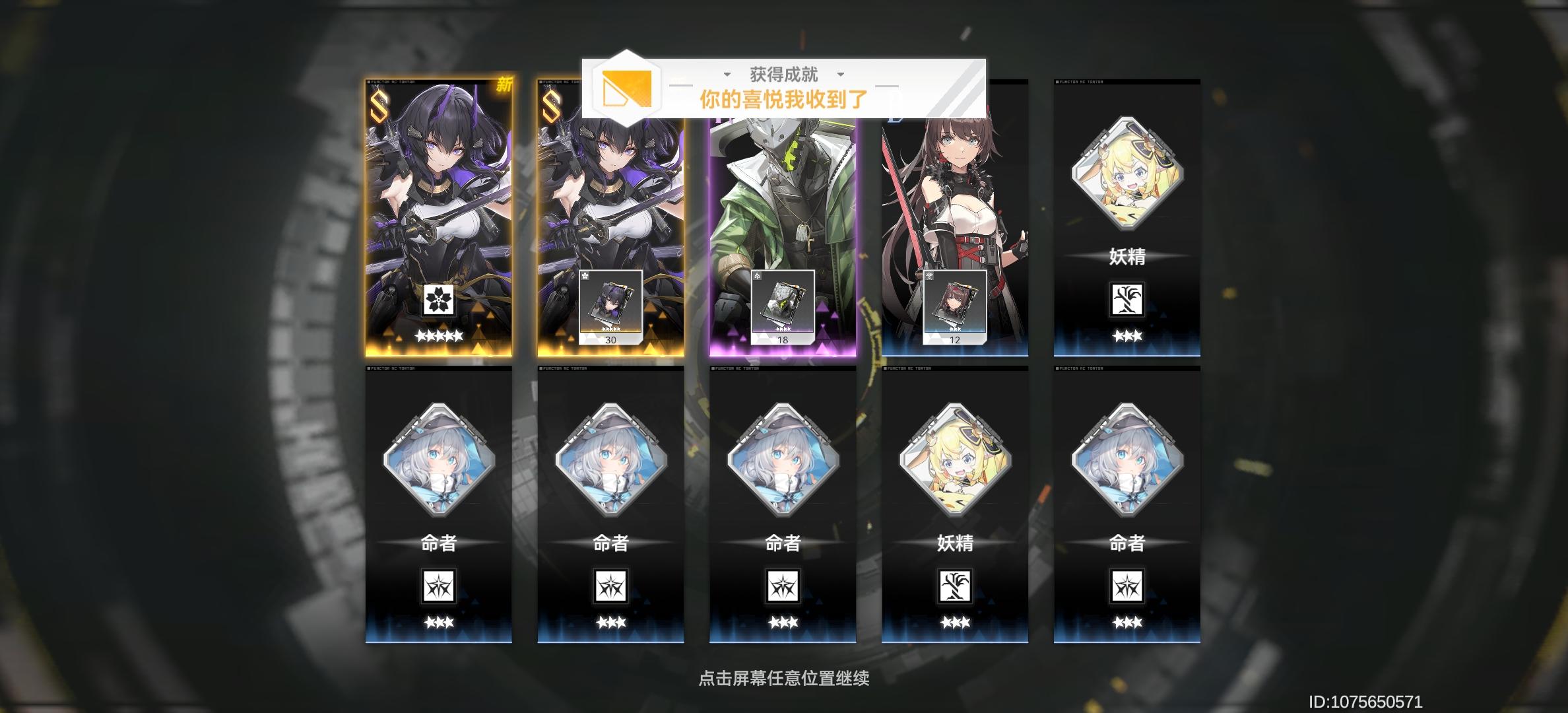Open the right chevron beside 获得成就
Viewport: 1568px width, 713px height.
pos(839,75)
